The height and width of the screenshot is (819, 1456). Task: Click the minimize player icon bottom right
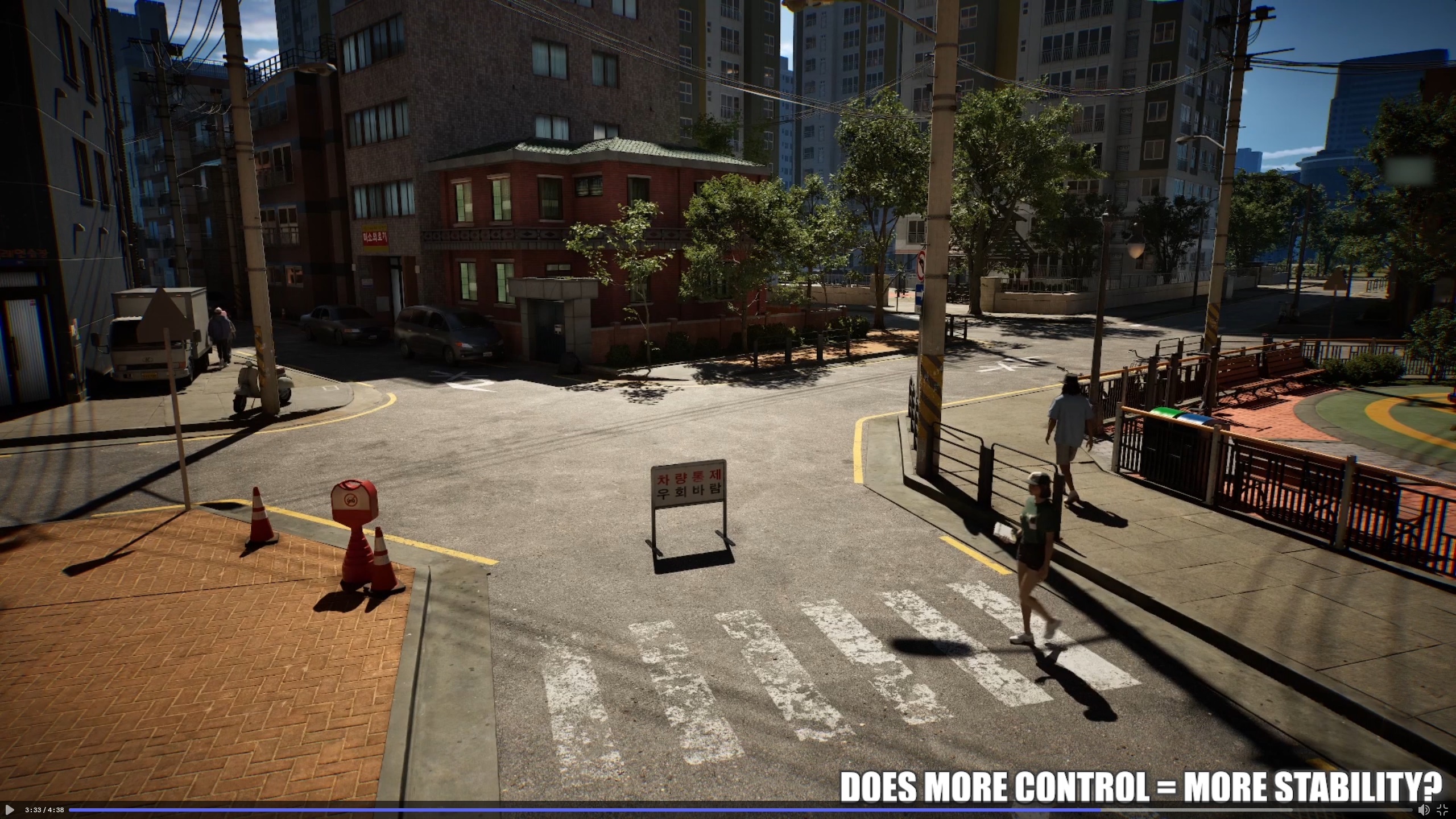[x=1442, y=810]
